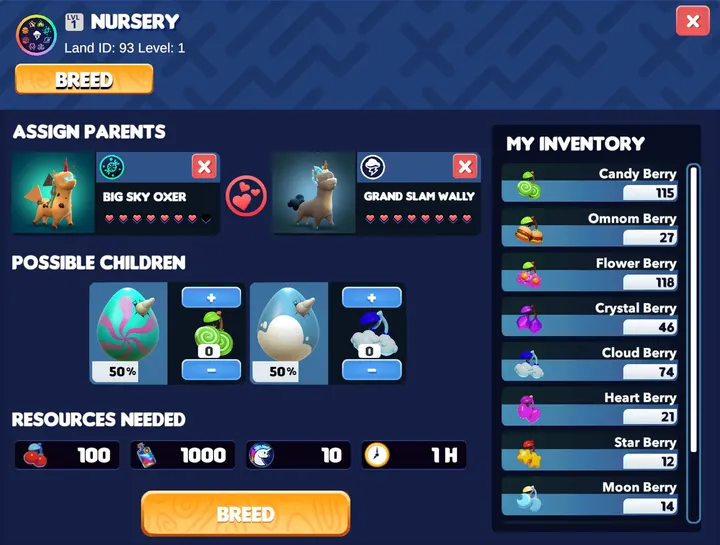720x545 pixels.
Task: Select the Big Sky Oxer parent portrait
Action: (53, 193)
